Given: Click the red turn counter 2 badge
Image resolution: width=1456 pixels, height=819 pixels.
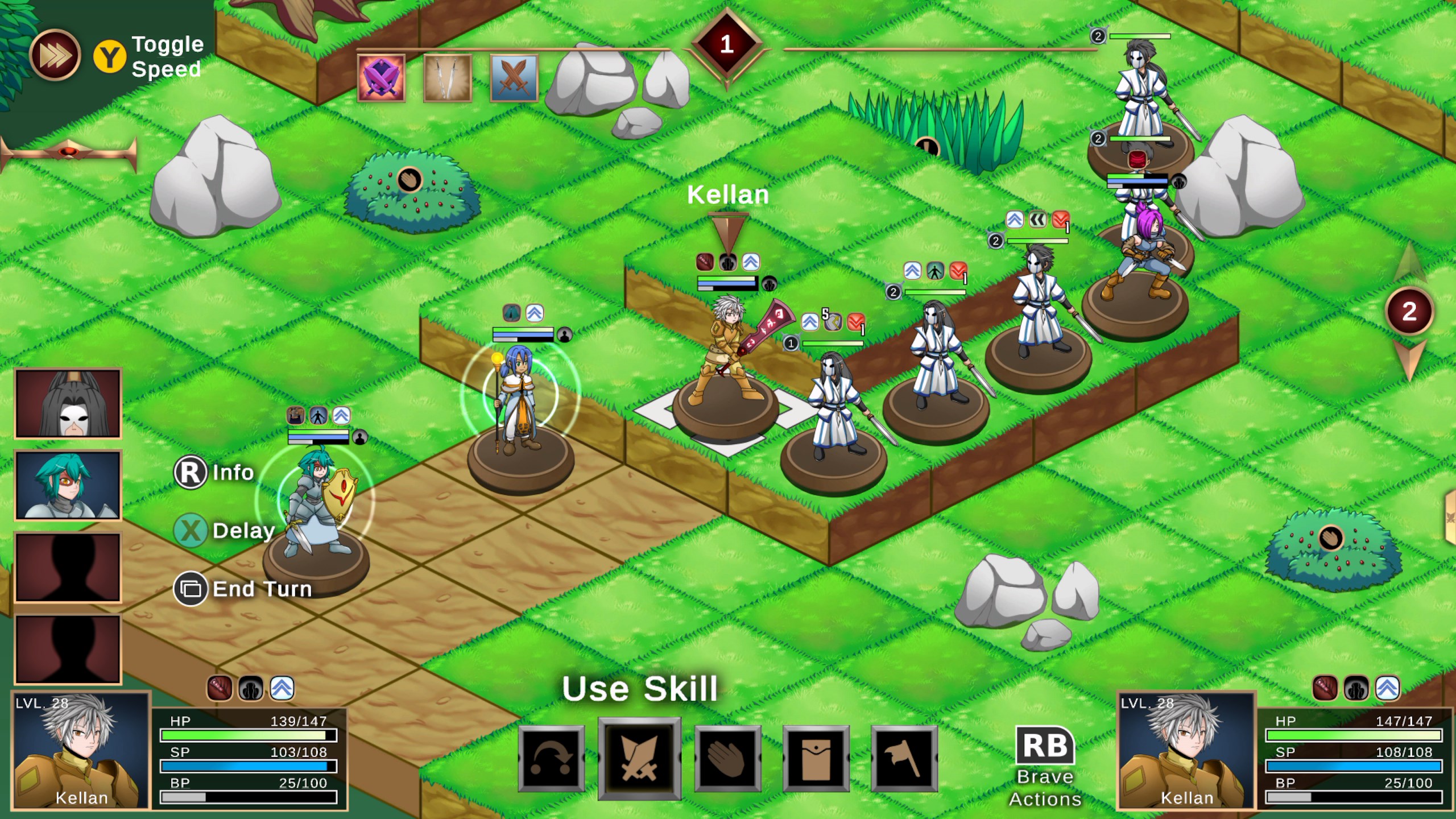Looking at the screenshot, I should tap(1410, 310).
